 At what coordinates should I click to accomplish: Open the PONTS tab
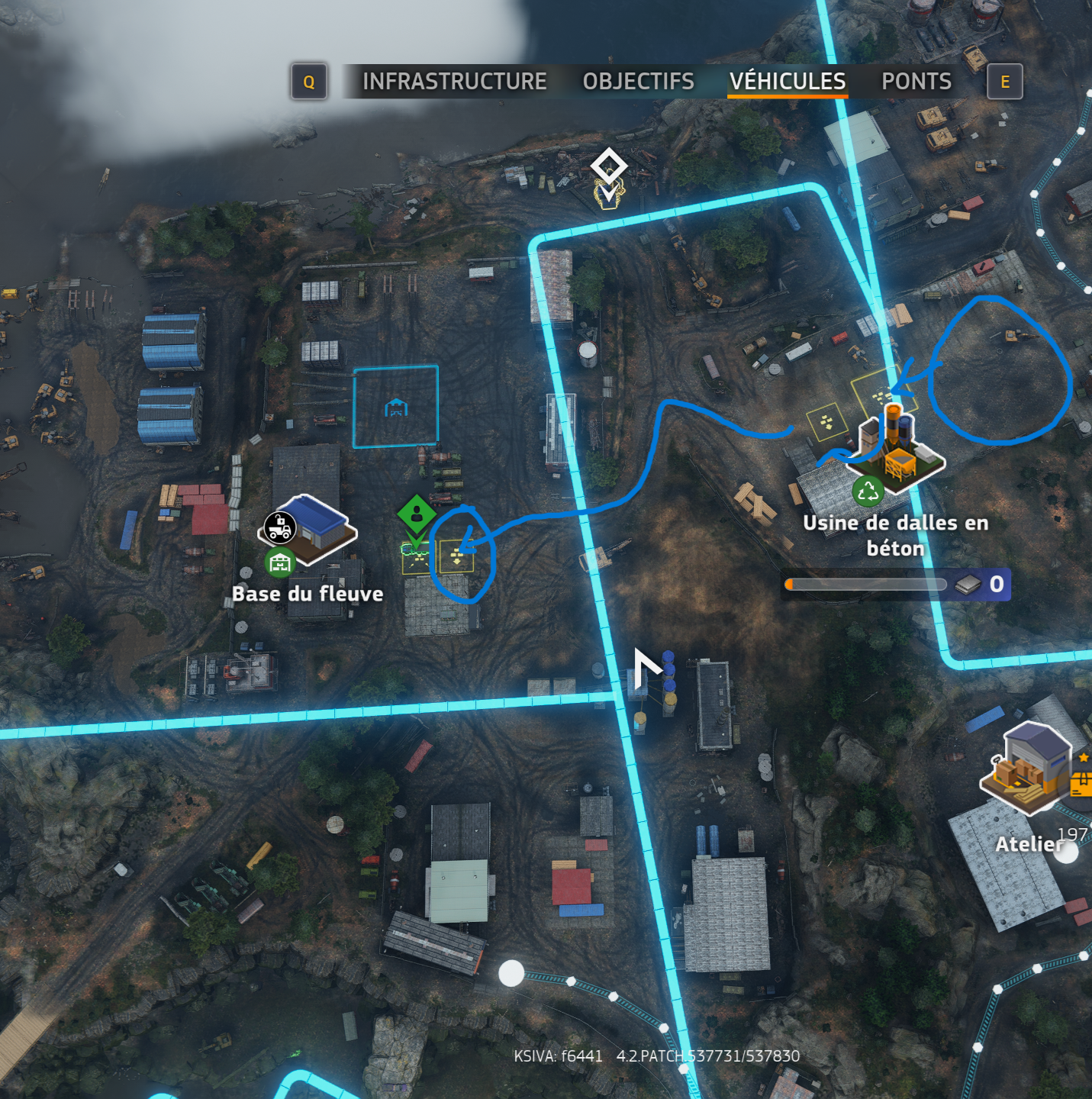916,82
